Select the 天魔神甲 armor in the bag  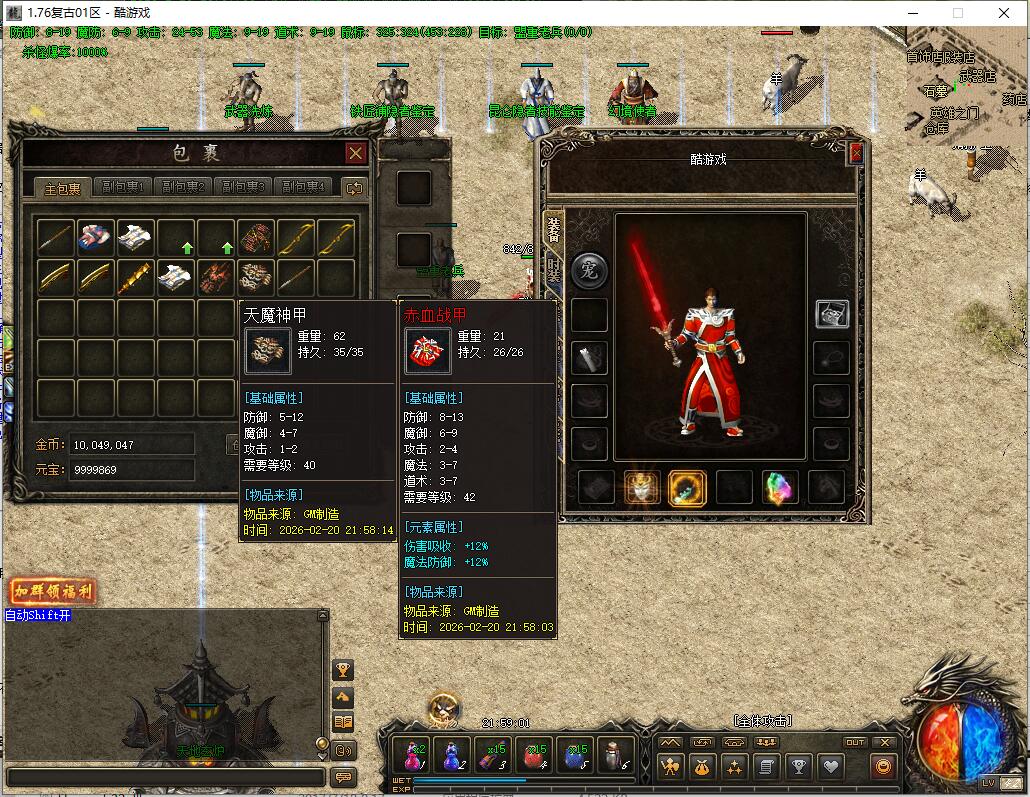tap(256, 277)
